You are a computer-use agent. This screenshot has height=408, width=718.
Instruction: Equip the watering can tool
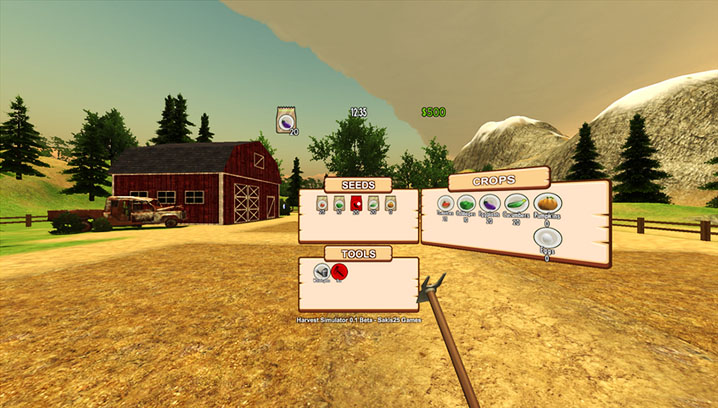click(x=322, y=271)
